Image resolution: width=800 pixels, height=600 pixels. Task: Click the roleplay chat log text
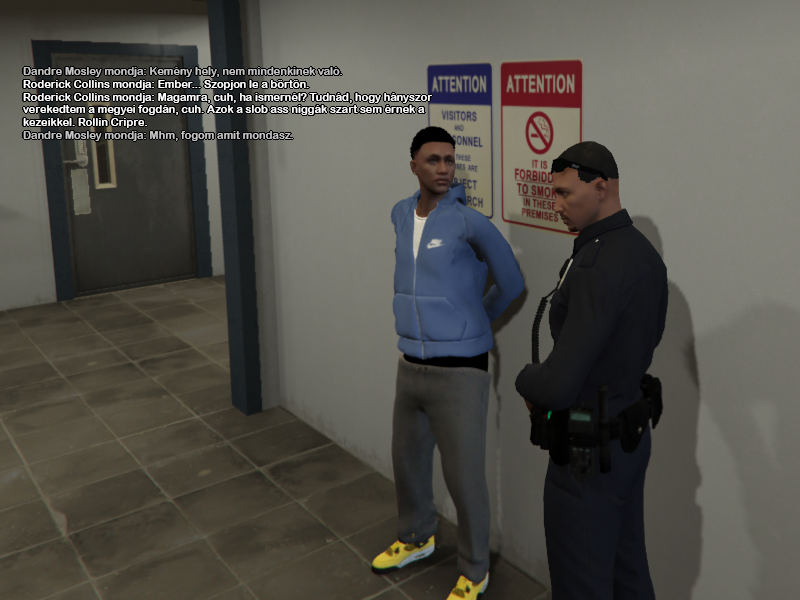pyautogui.click(x=226, y=103)
